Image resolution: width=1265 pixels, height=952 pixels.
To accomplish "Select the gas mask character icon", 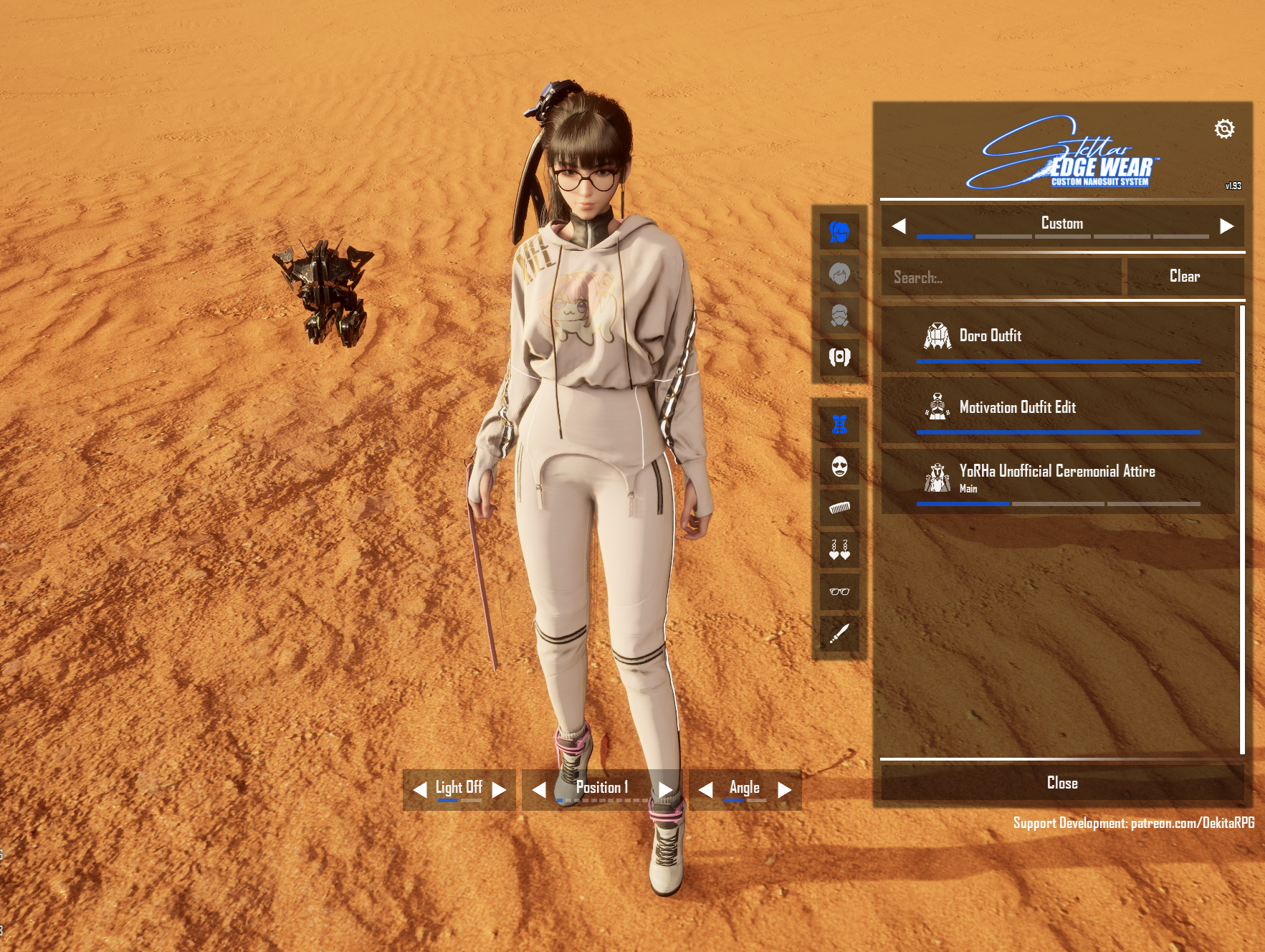I will click(x=839, y=315).
